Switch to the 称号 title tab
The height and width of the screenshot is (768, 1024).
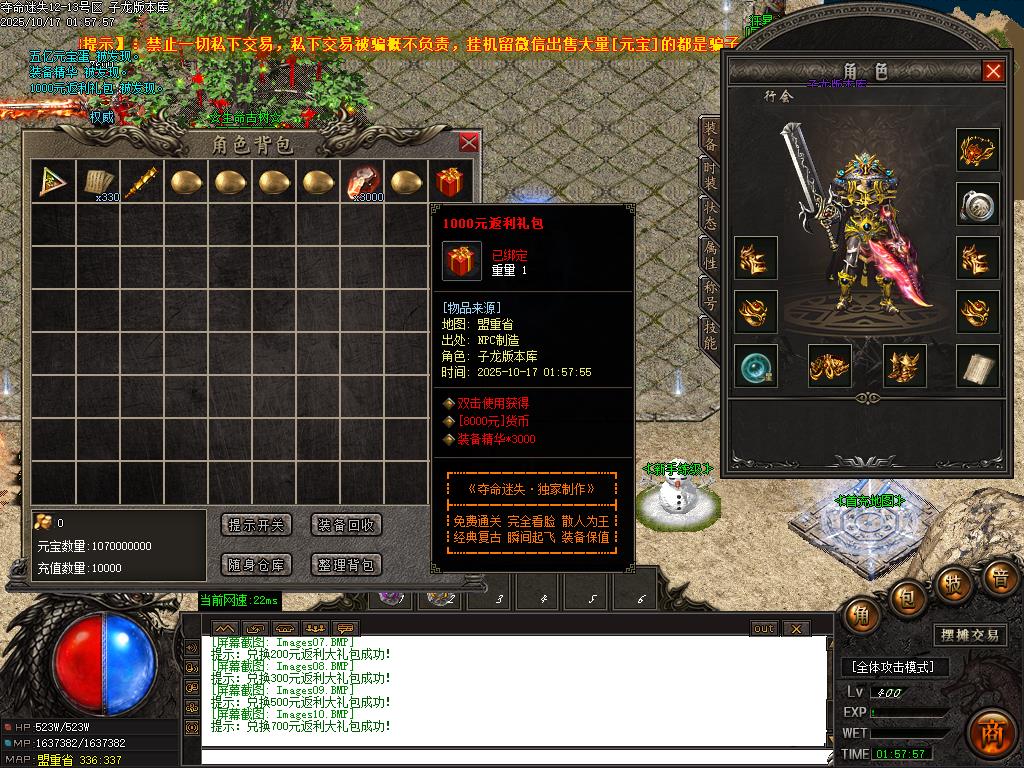(x=709, y=295)
